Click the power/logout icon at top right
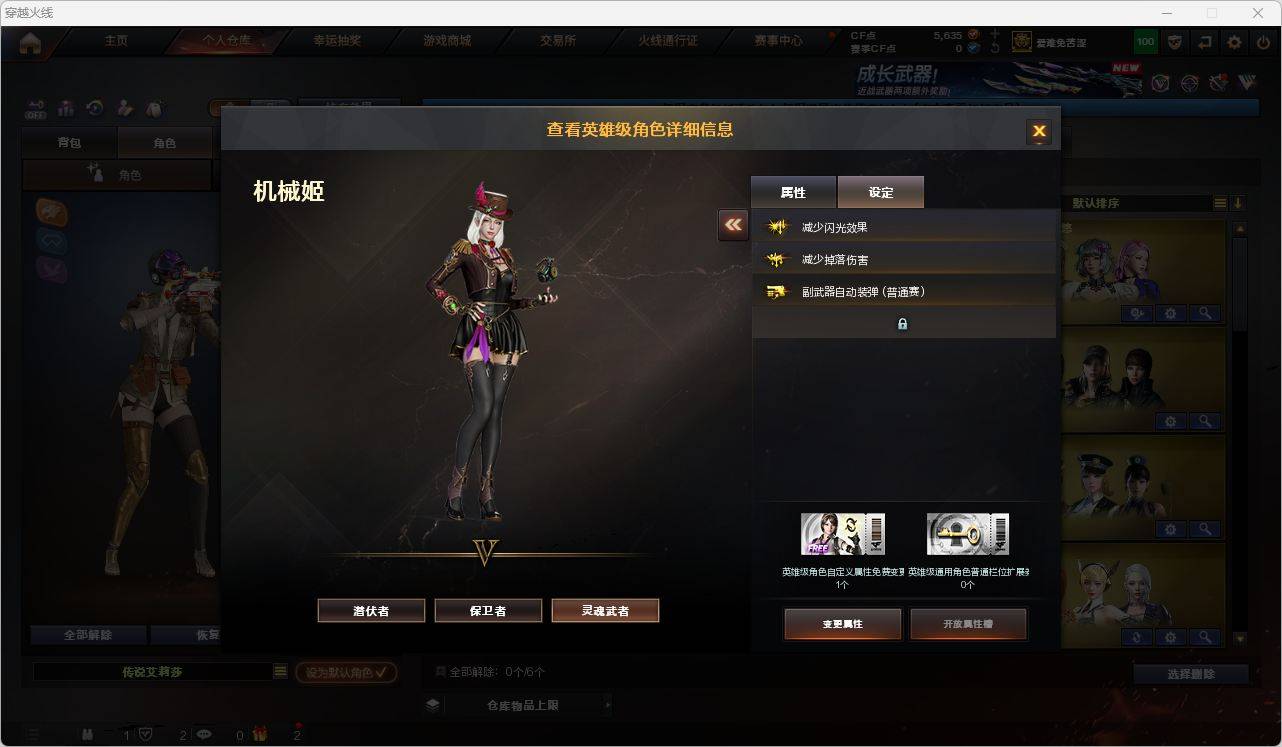1282x747 pixels. pyautogui.click(x=1263, y=42)
